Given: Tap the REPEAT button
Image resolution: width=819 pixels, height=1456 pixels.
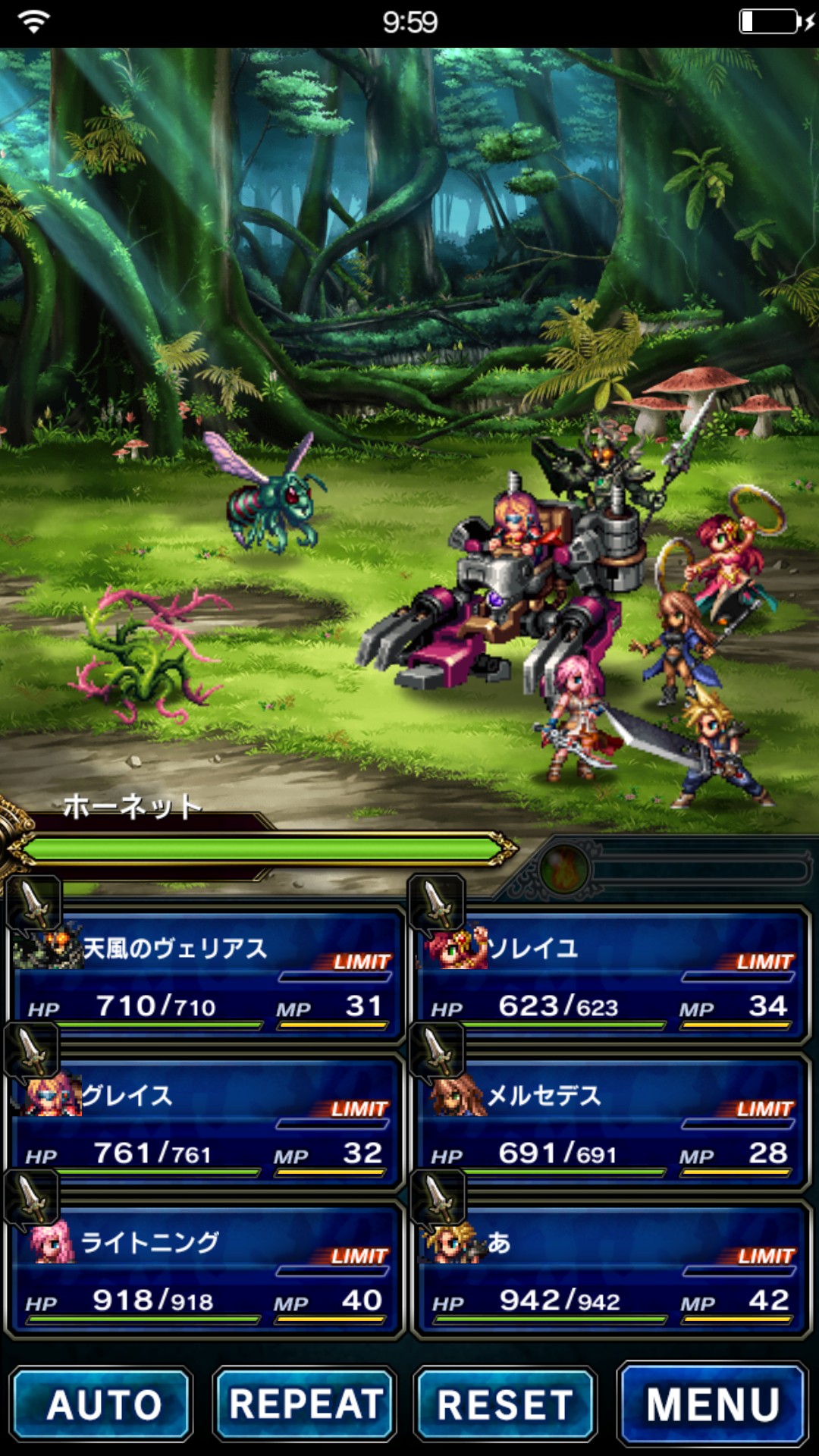Looking at the screenshot, I should coord(305,1404).
